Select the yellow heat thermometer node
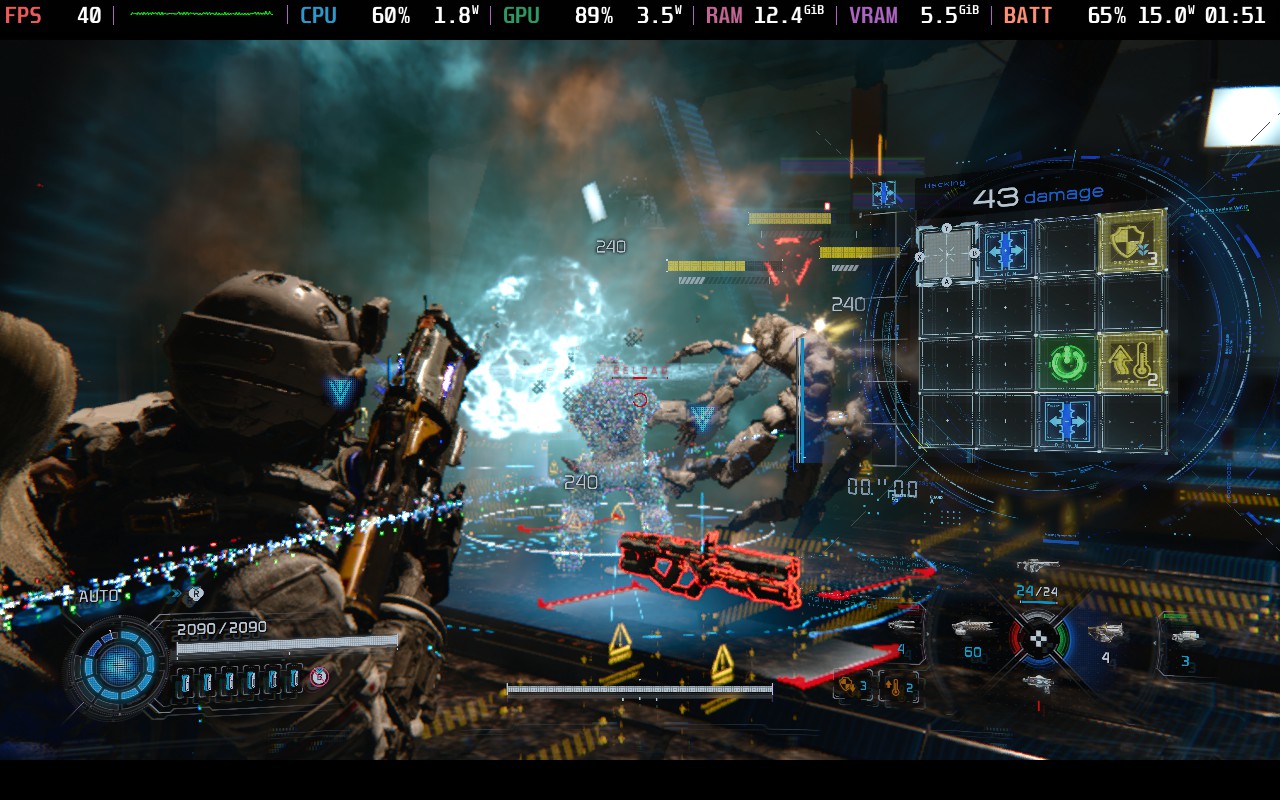 tap(1132, 361)
